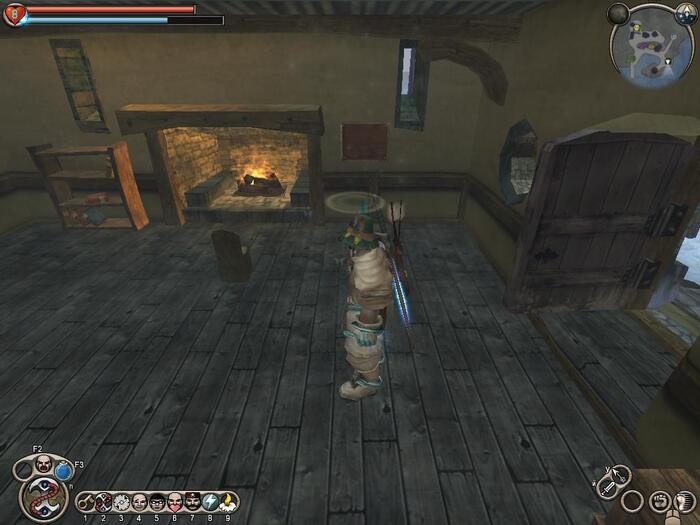Click the foot sneak icon
Image resolution: width=700 pixels, height=525 pixels.
(682, 500)
